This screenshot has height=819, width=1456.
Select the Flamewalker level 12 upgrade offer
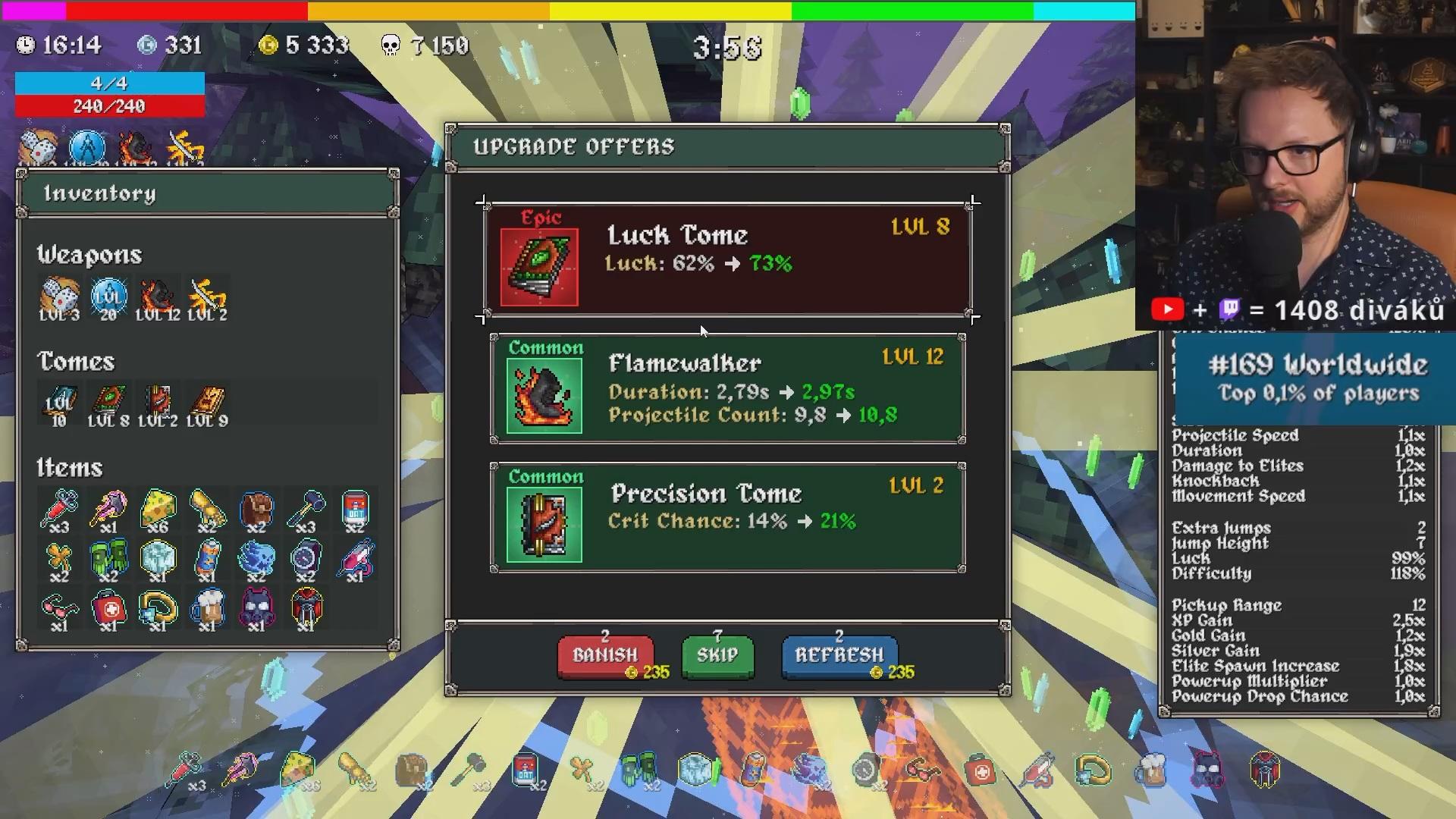coord(728,389)
